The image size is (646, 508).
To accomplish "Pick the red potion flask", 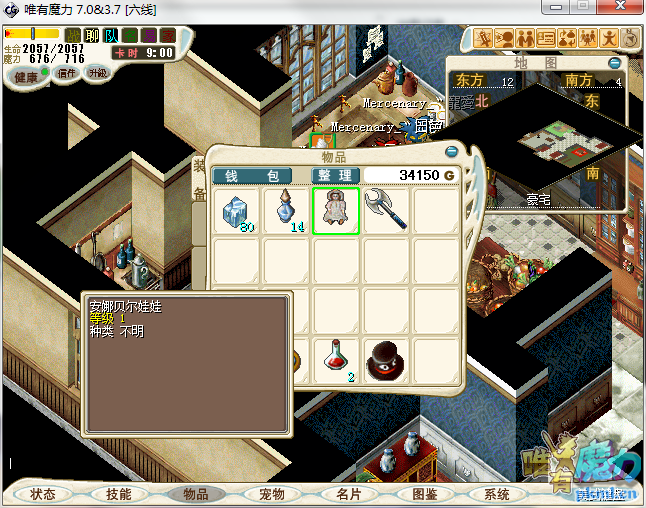I will click(x=336, y=359).
